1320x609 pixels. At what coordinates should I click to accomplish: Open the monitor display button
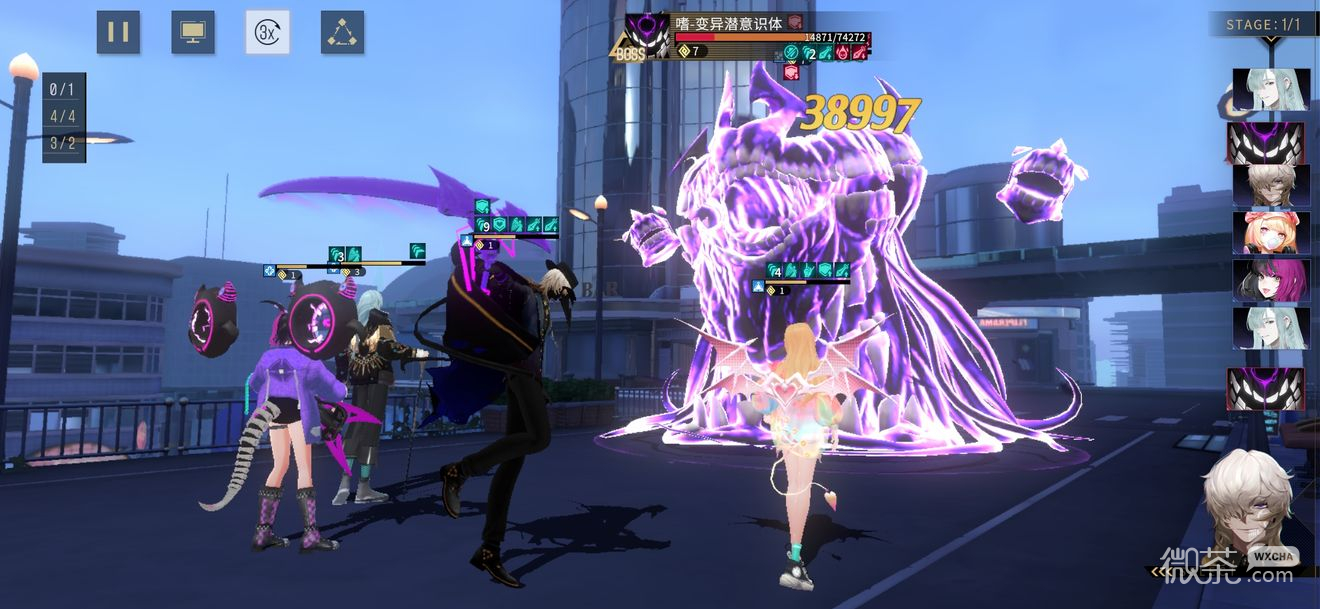coord(193,32)
